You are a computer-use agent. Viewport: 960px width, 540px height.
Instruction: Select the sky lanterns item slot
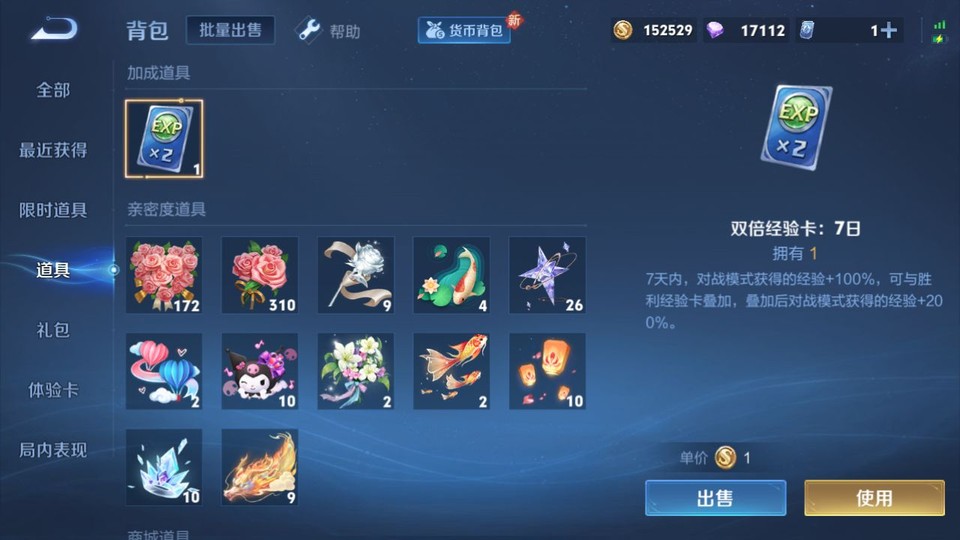548,371
